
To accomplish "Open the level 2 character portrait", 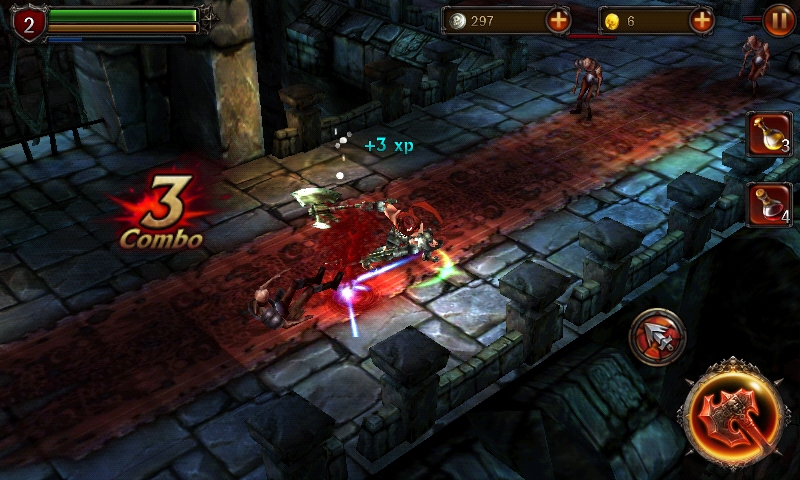I will 28,23.
